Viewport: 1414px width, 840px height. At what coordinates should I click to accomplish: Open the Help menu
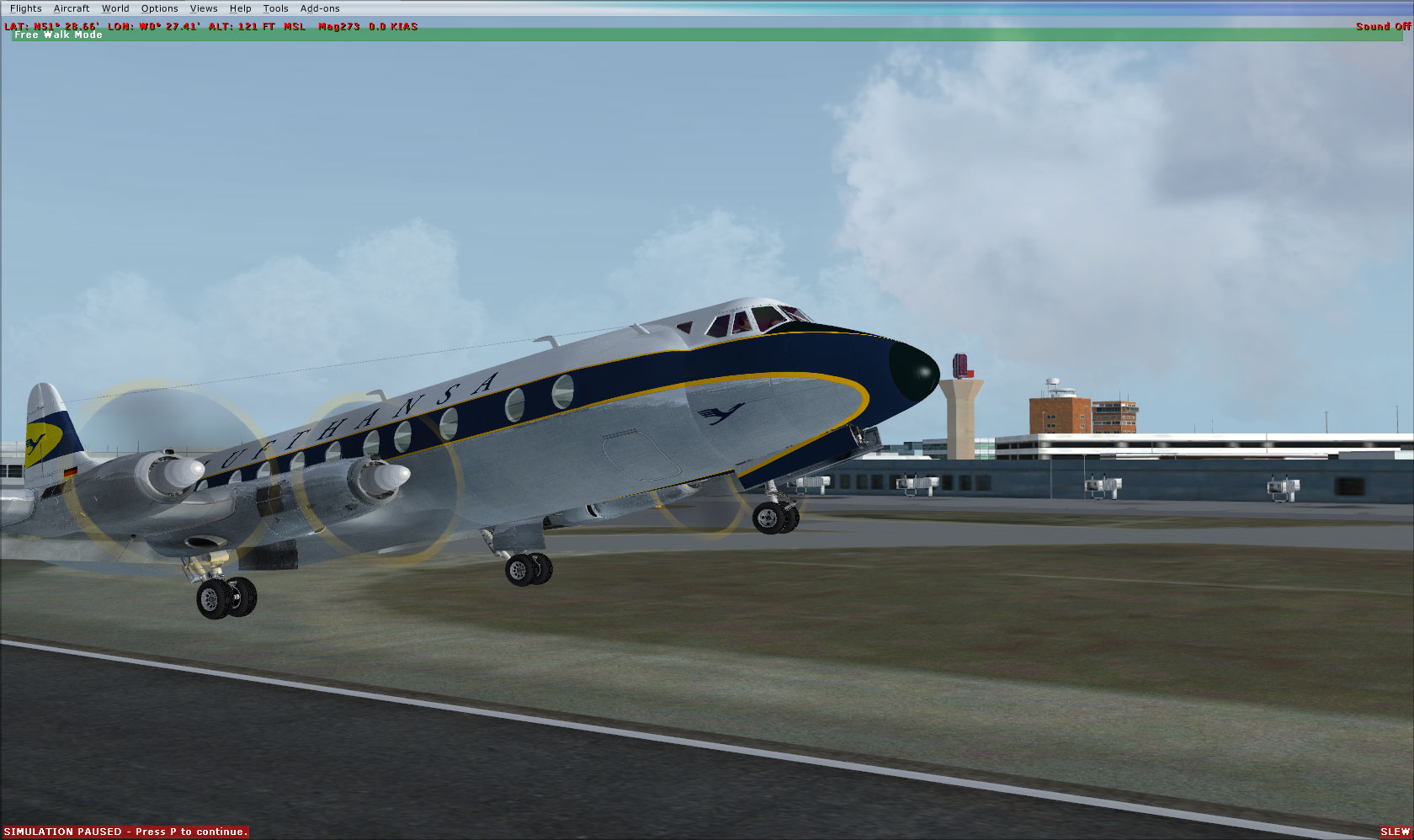pos(240,8)
